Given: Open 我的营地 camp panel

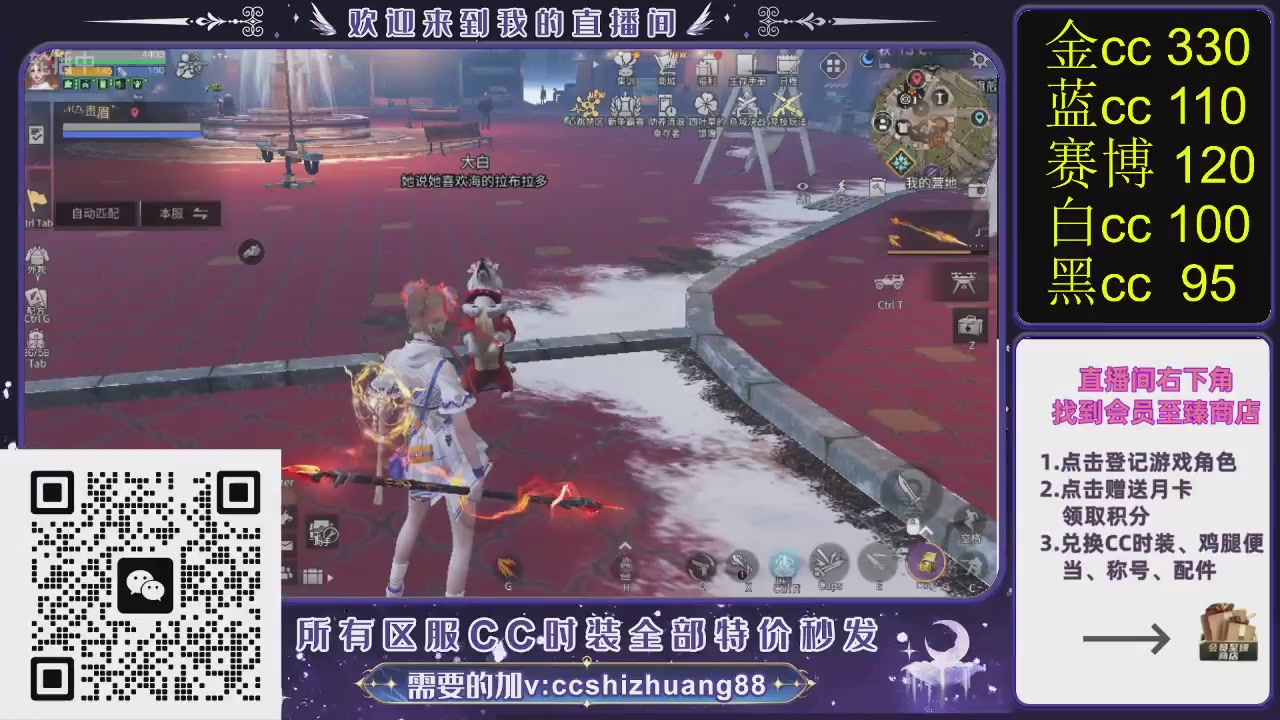Looking at the screenshot, I should point(931,182).
